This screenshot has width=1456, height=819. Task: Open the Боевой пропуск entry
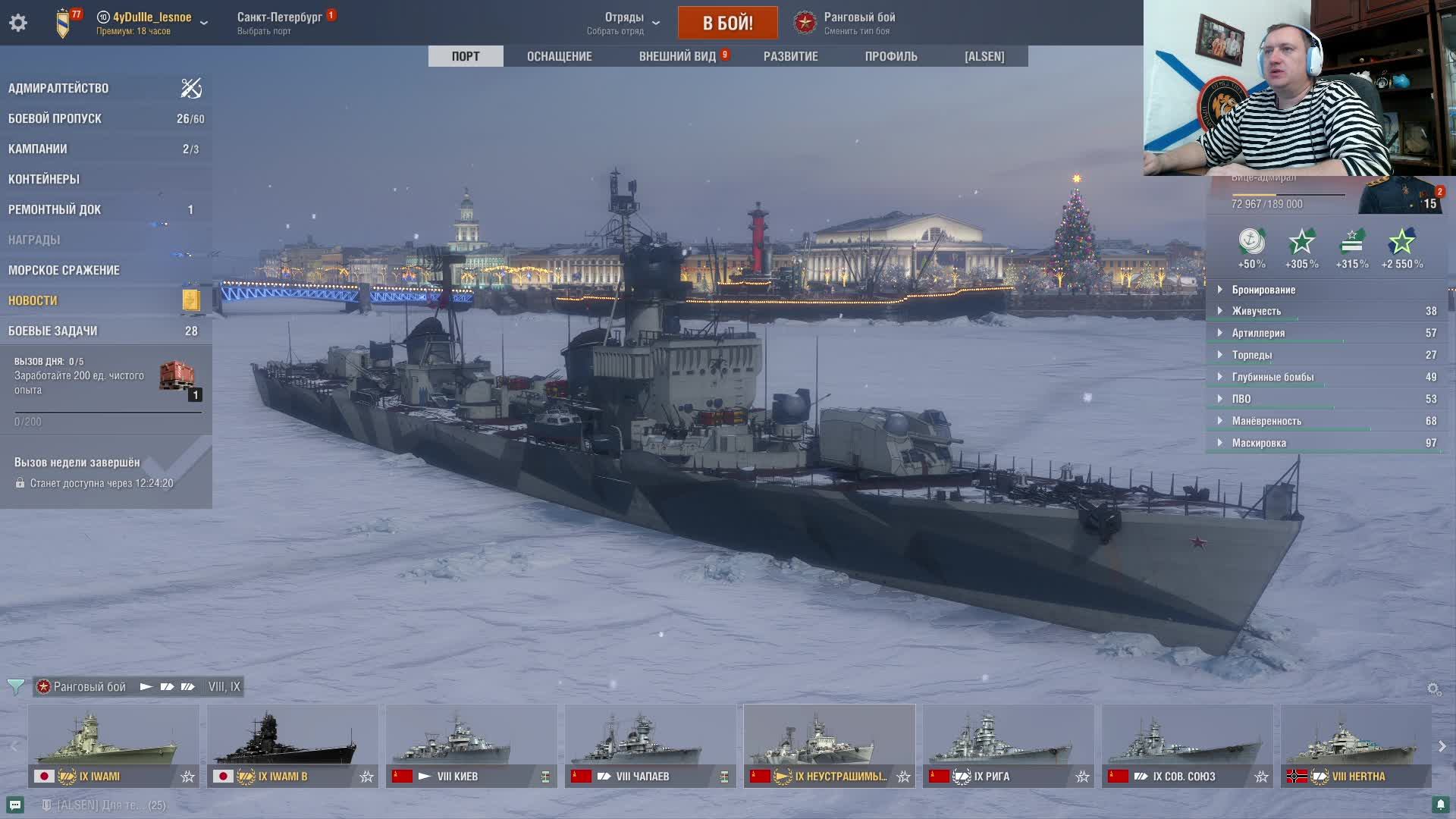pyautogui.click(x=55, y=118)
